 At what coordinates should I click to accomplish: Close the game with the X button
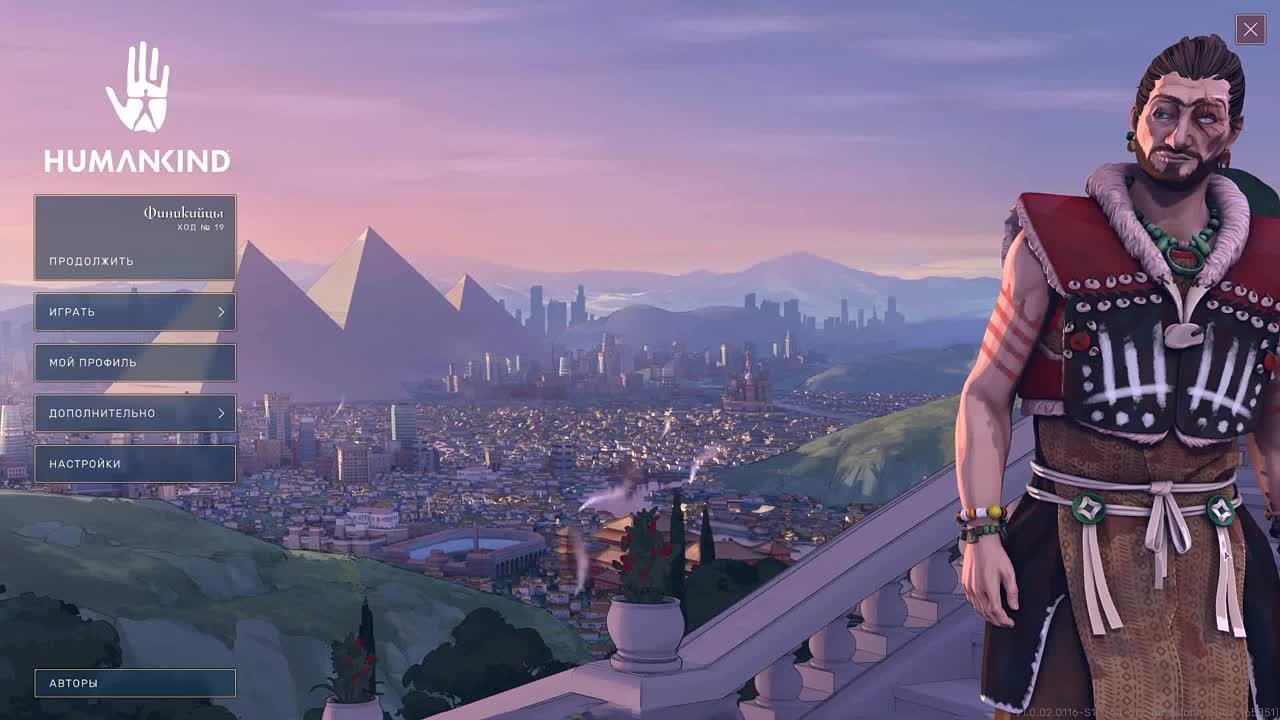[x=1250, y=30]
